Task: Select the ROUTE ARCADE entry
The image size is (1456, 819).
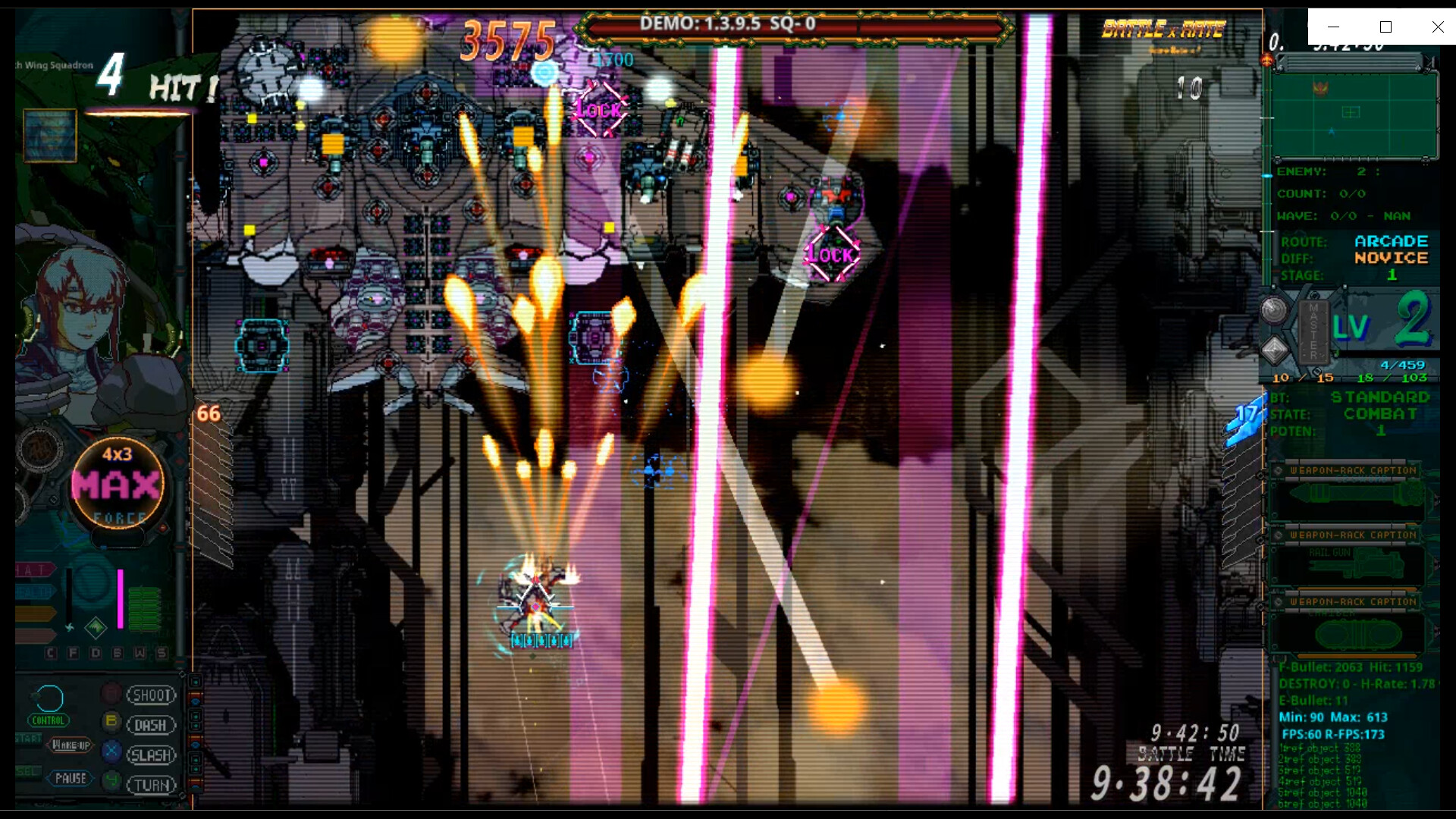Action: coord(1392,241)
